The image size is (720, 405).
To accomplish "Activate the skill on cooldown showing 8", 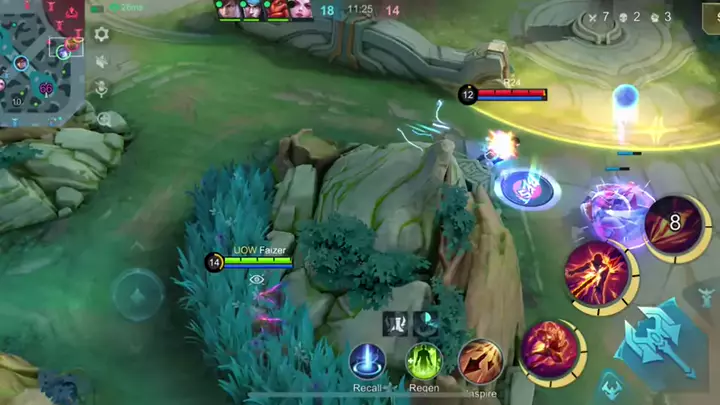I will coord(674,224).
